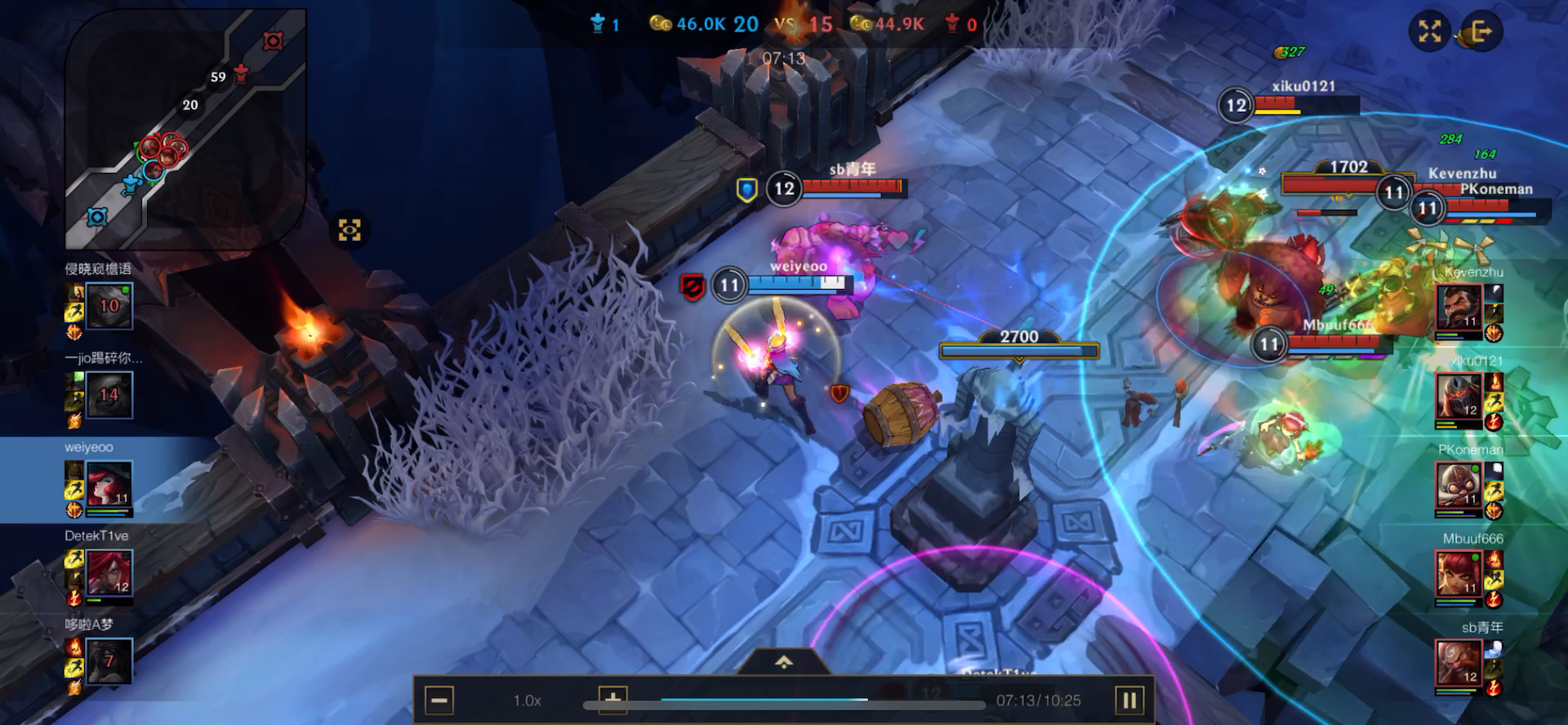Increase replay speed with the plus button
Image resolution: width=1568 pixels, height=725 pixels.
pos(612,699)
